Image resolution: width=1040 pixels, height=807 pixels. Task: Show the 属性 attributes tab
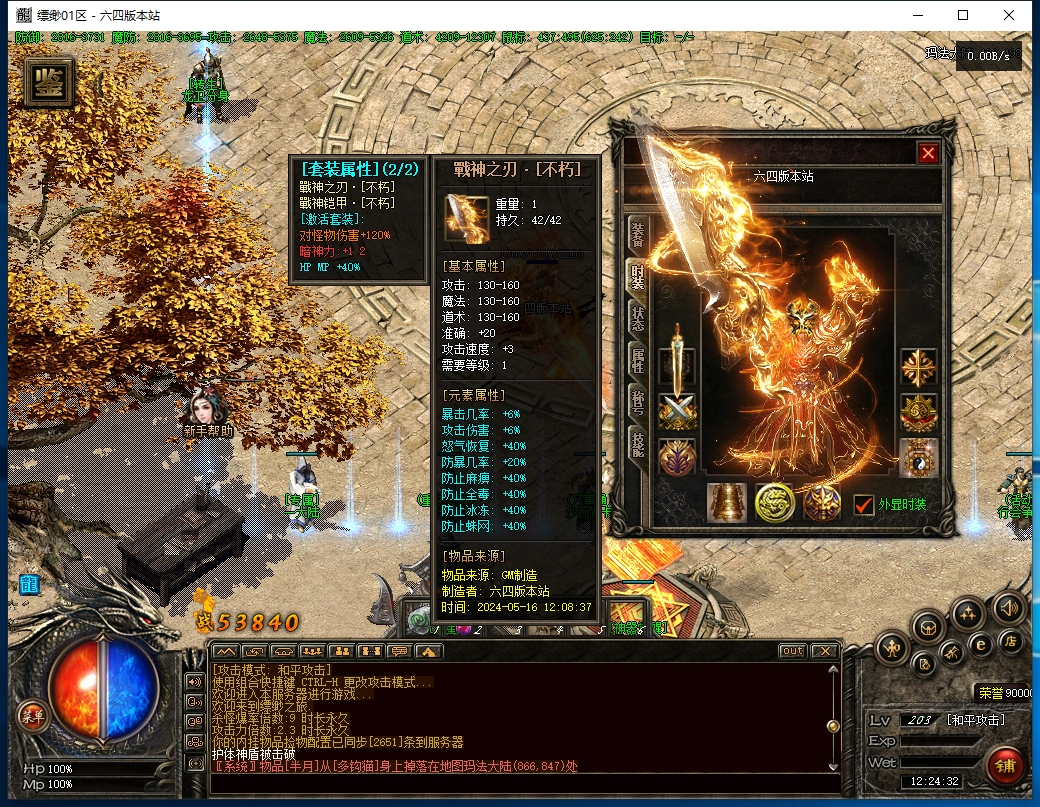[x=636, y=361]
